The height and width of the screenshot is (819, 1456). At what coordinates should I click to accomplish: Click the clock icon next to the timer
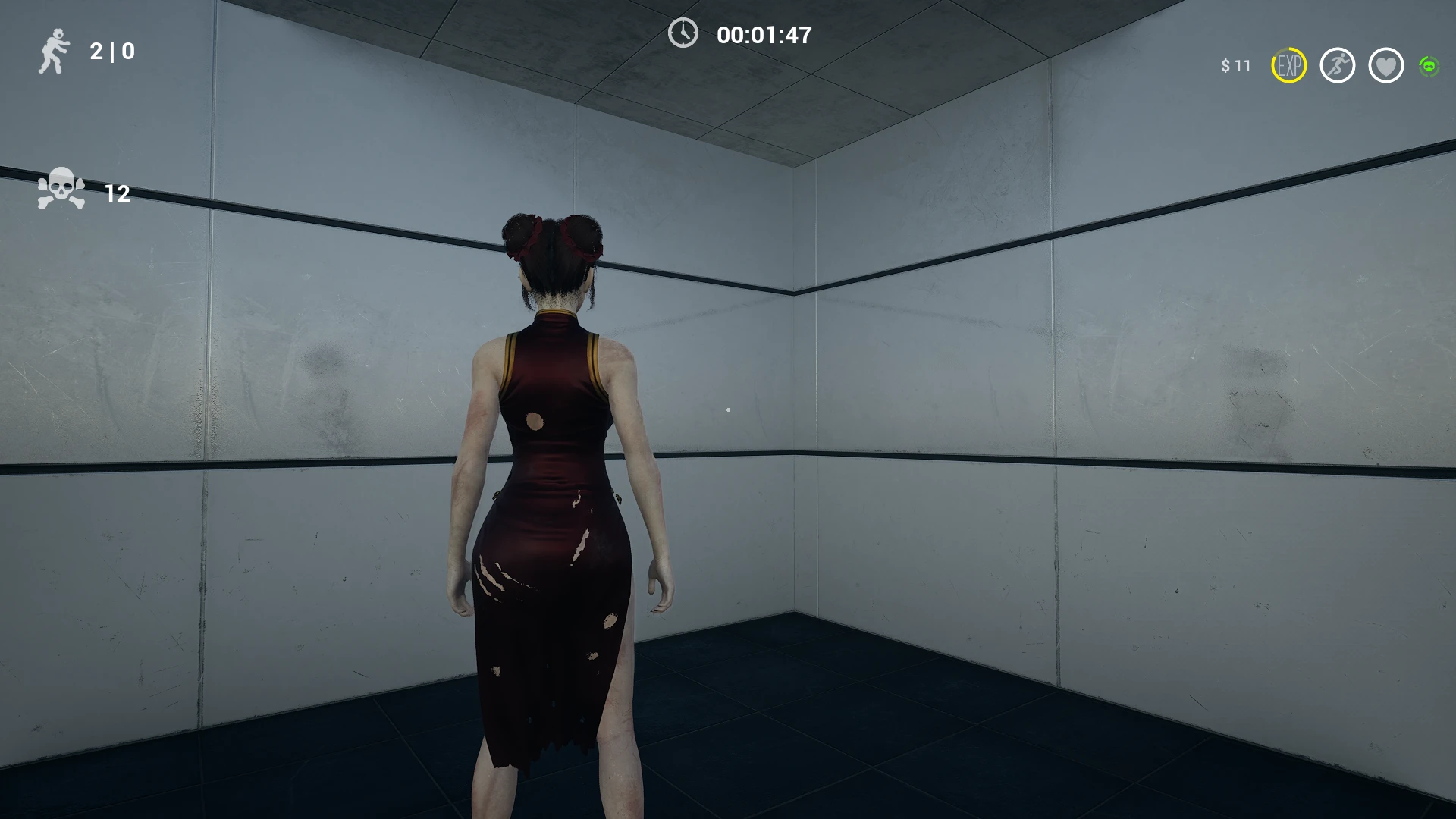pos(685,33)
